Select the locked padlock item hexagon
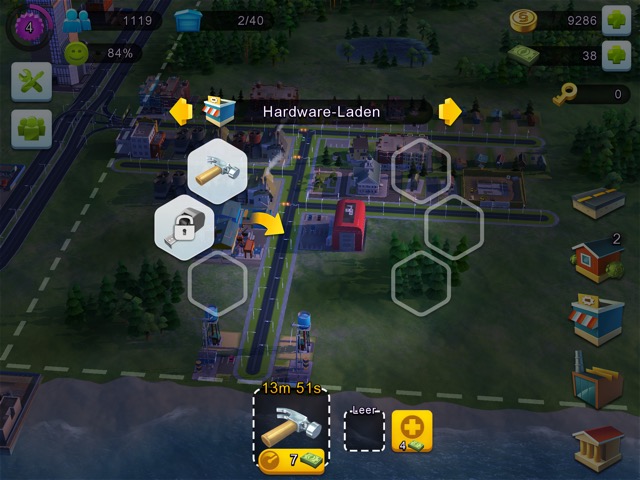The width and height of the screenshot is (640, 480). (184, 228)
